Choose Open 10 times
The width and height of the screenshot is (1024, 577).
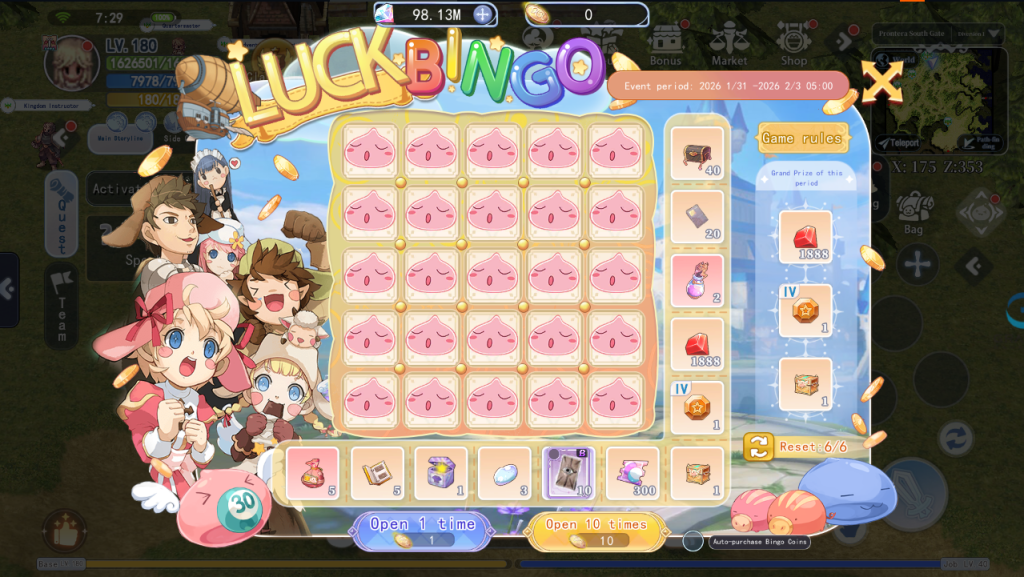597,531
